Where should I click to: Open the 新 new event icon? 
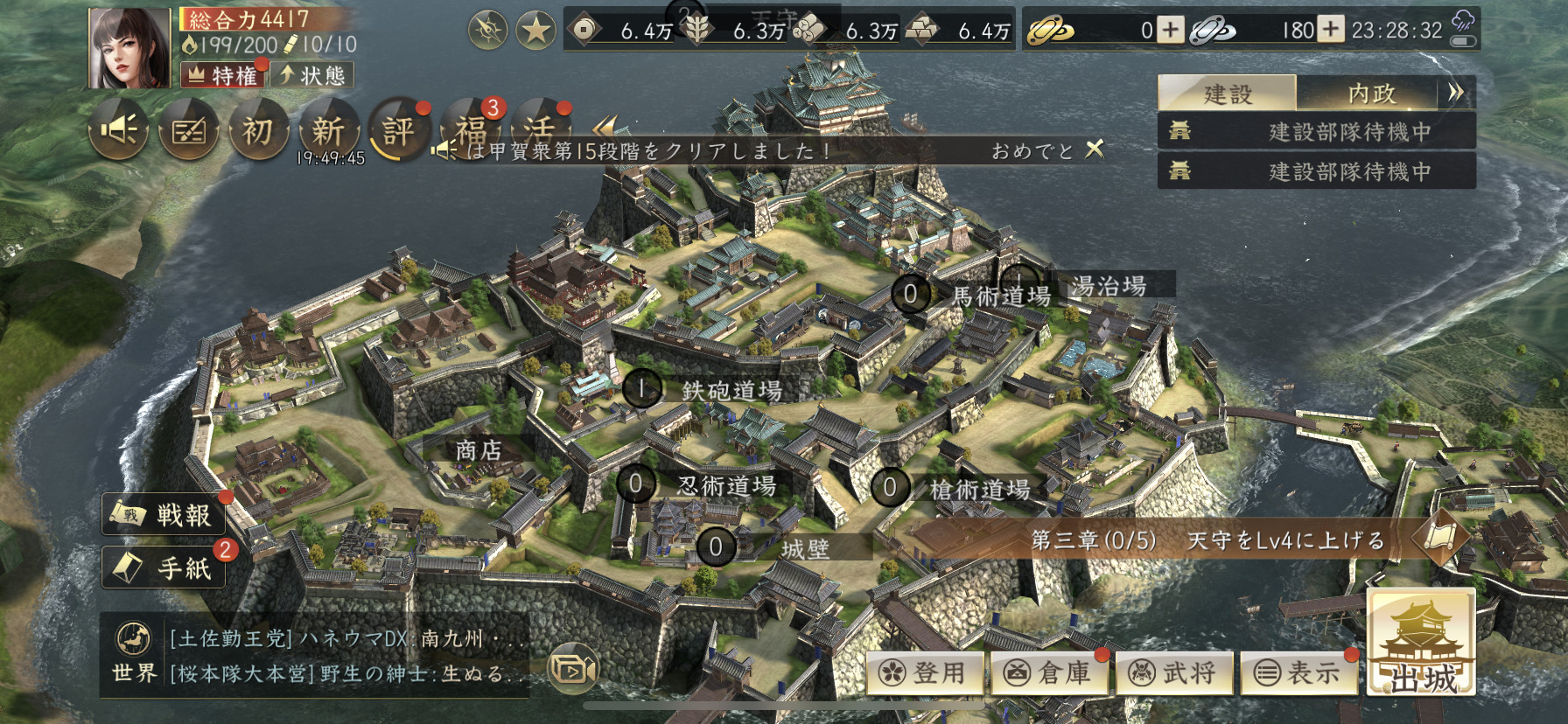click(328, 131)
